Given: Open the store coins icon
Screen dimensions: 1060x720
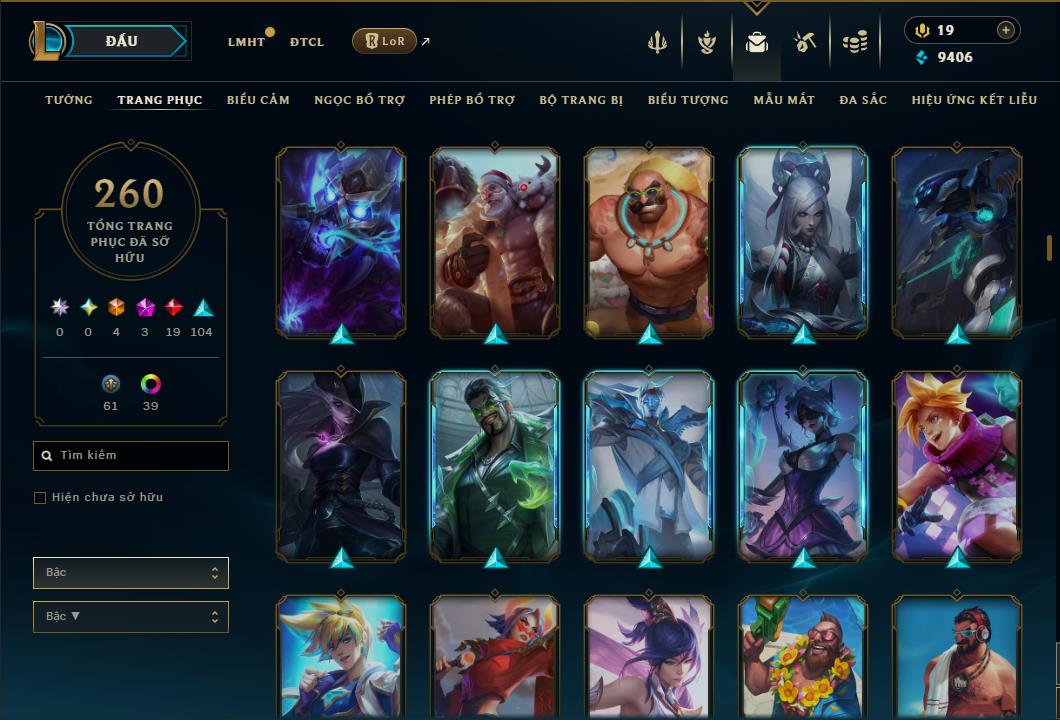Looking at the screenshot, I should [854, 42].
